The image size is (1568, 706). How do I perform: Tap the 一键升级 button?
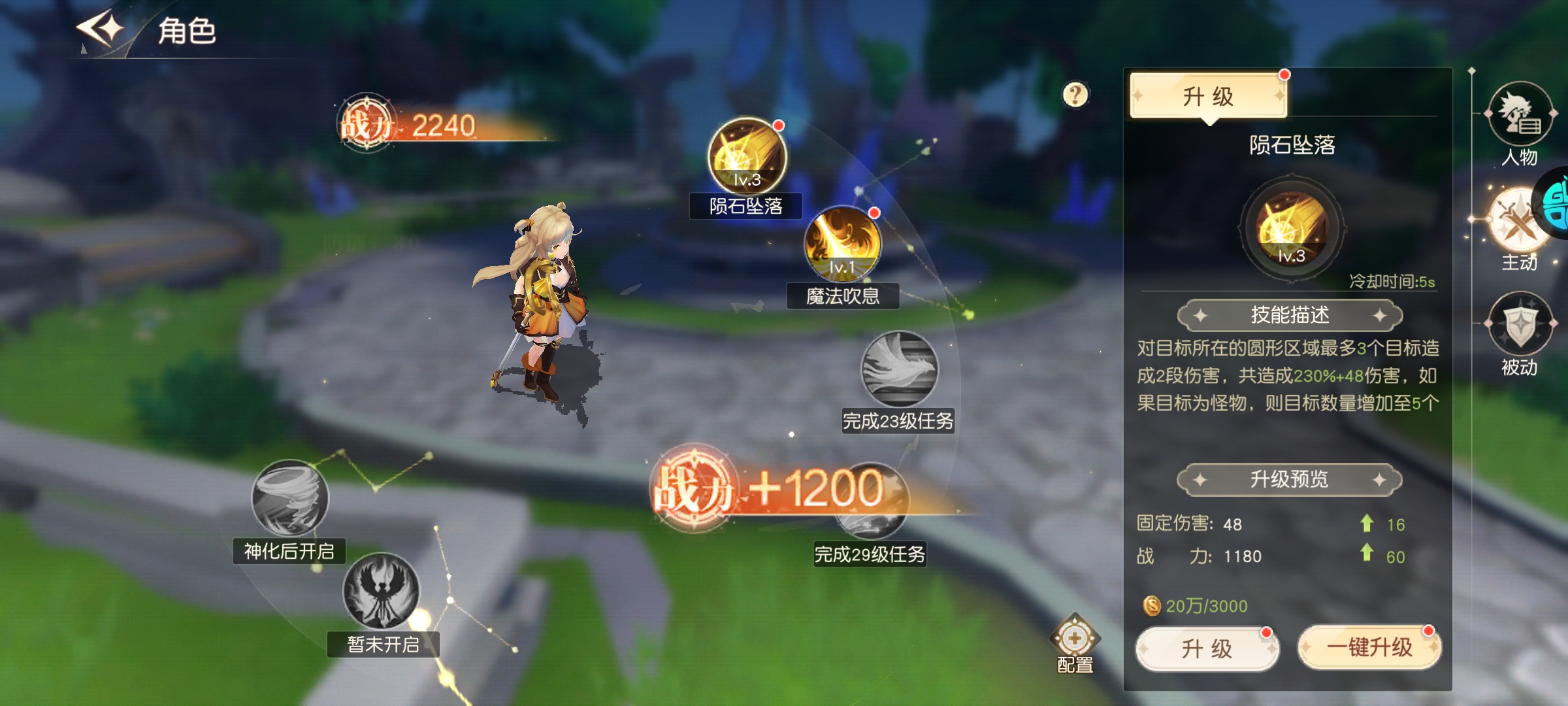[x=1369, y=647]
